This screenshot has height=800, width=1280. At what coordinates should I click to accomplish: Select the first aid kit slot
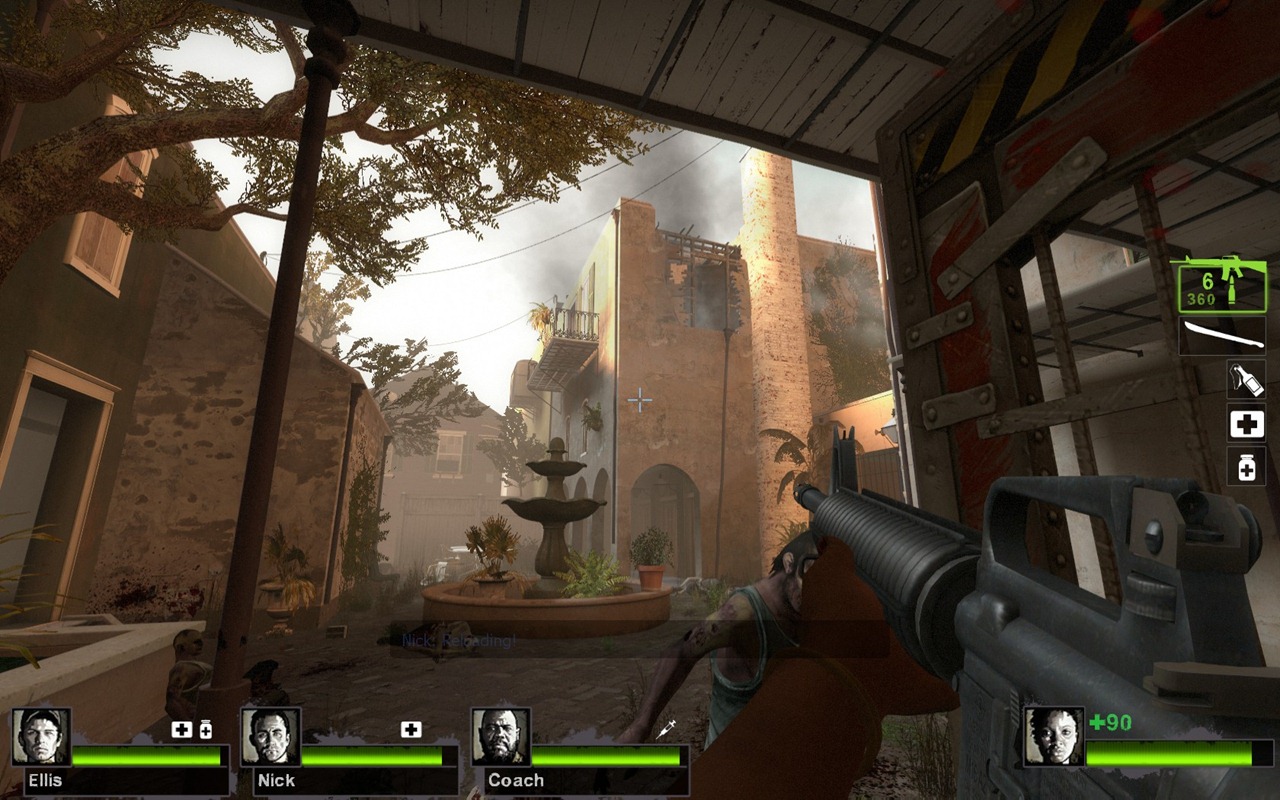[x=1246, y=424]
